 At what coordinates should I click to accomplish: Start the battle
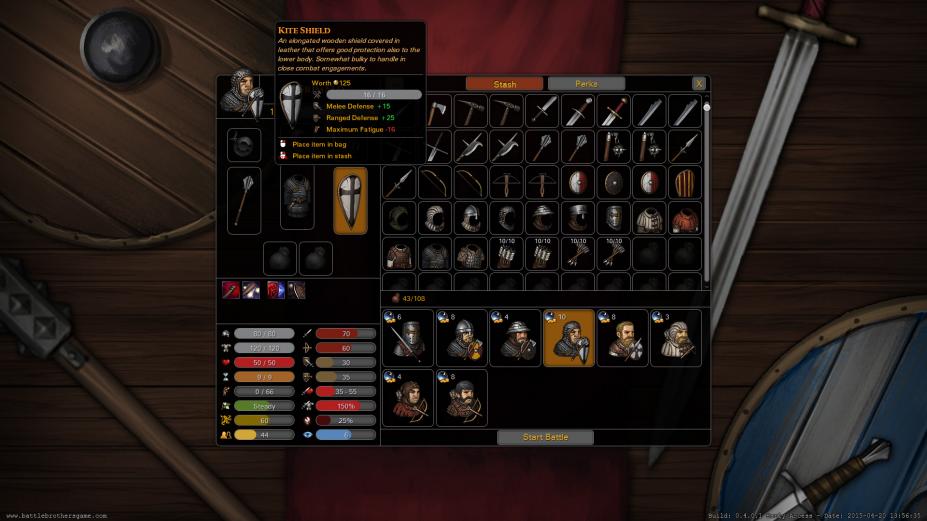pos(545,437)
